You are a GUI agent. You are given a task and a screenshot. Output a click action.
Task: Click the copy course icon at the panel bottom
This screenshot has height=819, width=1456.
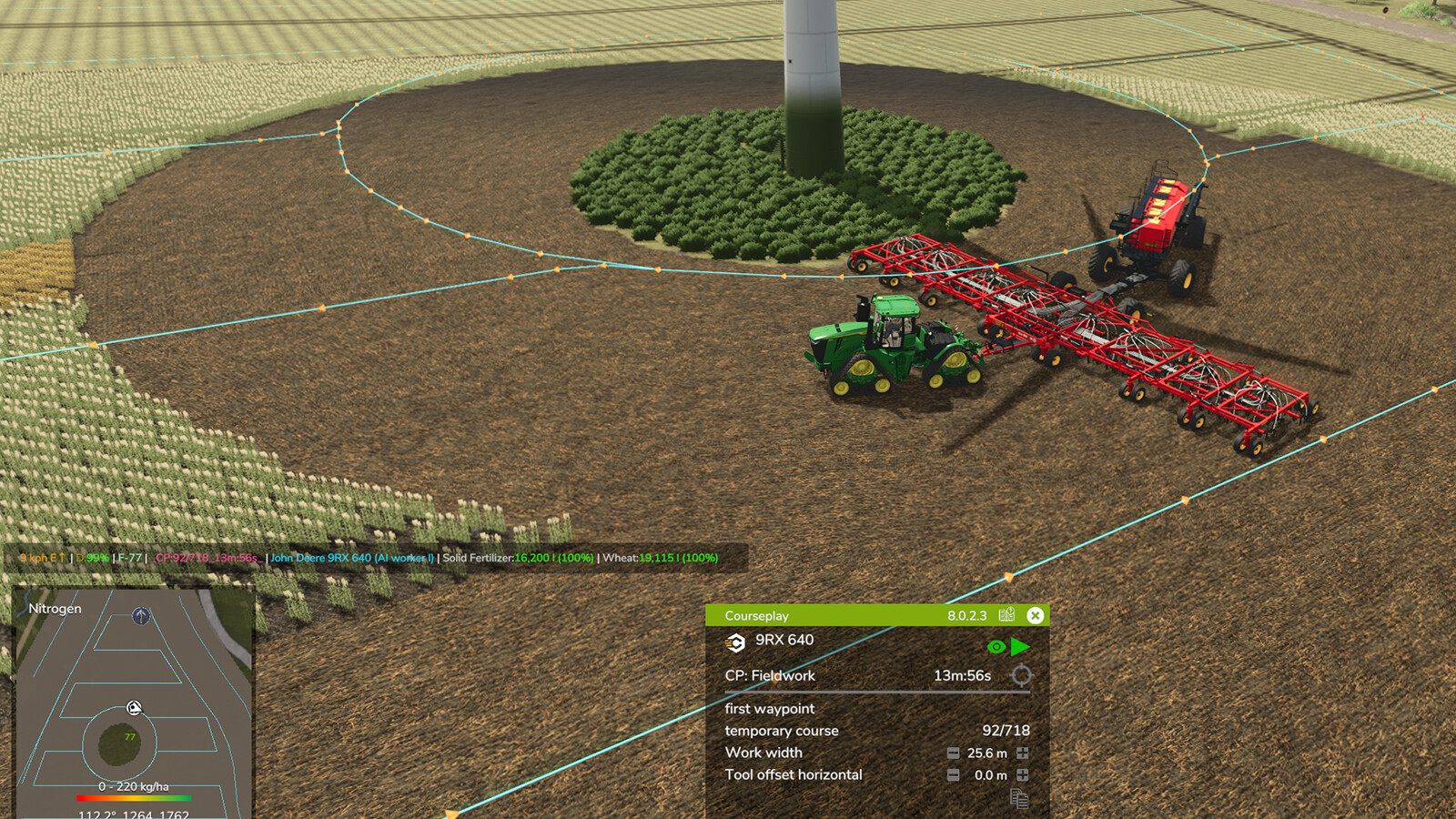tap(1018, 797)
